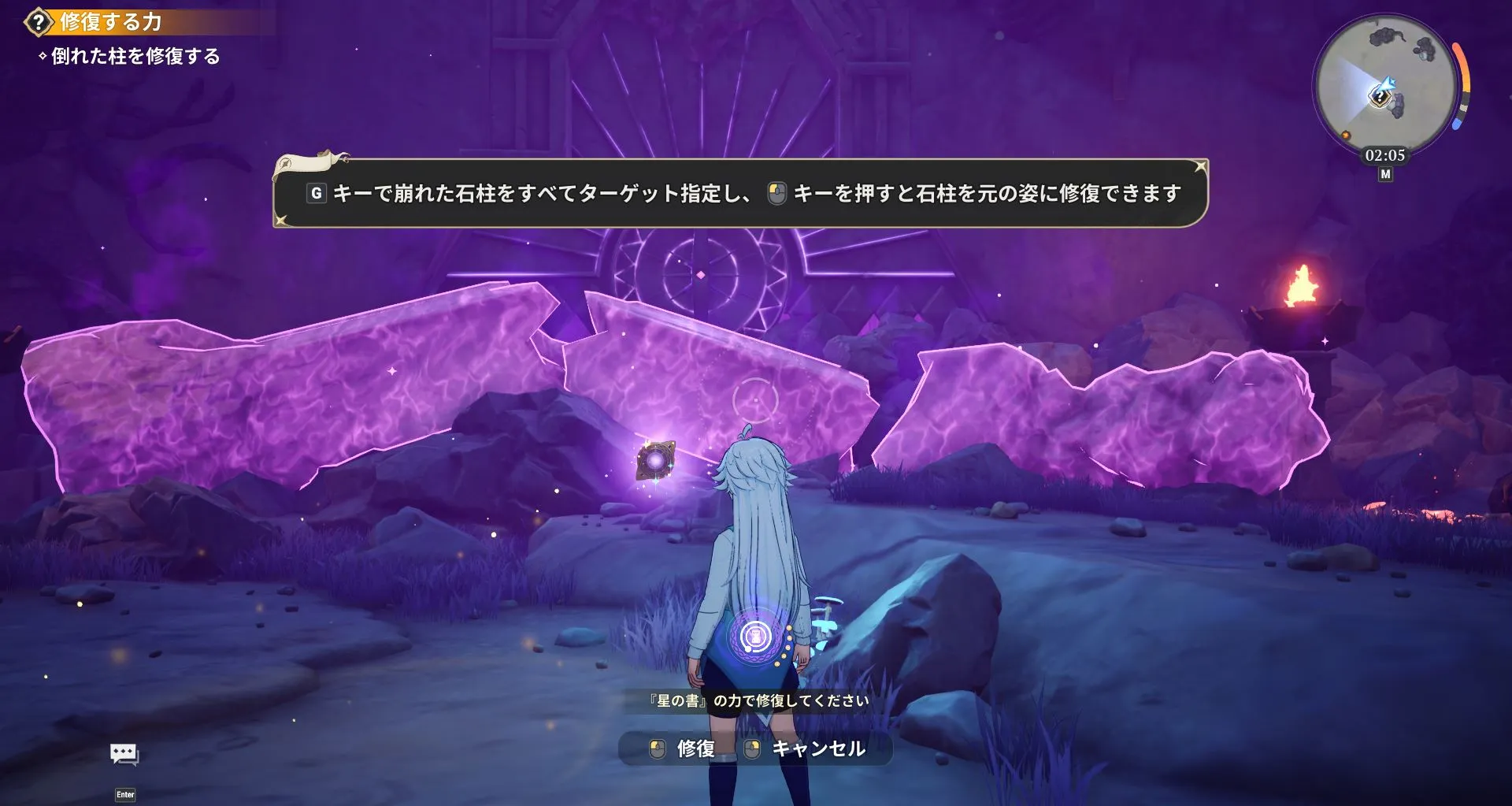Select the quest objective 倒れた柱を修復する
Image resolution: width=1512 pixels, height=806 pixels.
131,57
